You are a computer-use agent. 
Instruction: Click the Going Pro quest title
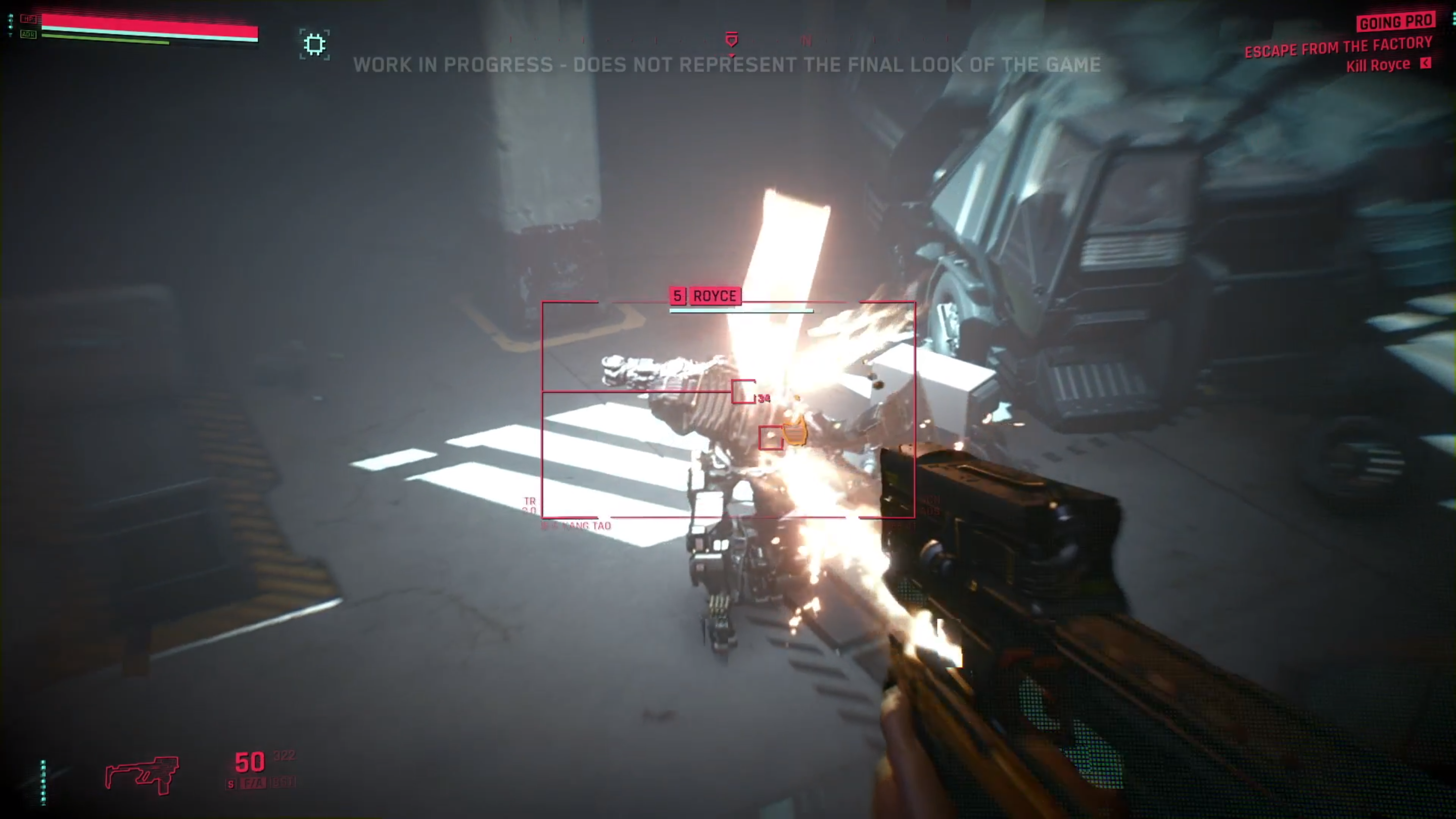pos(1395,23)
